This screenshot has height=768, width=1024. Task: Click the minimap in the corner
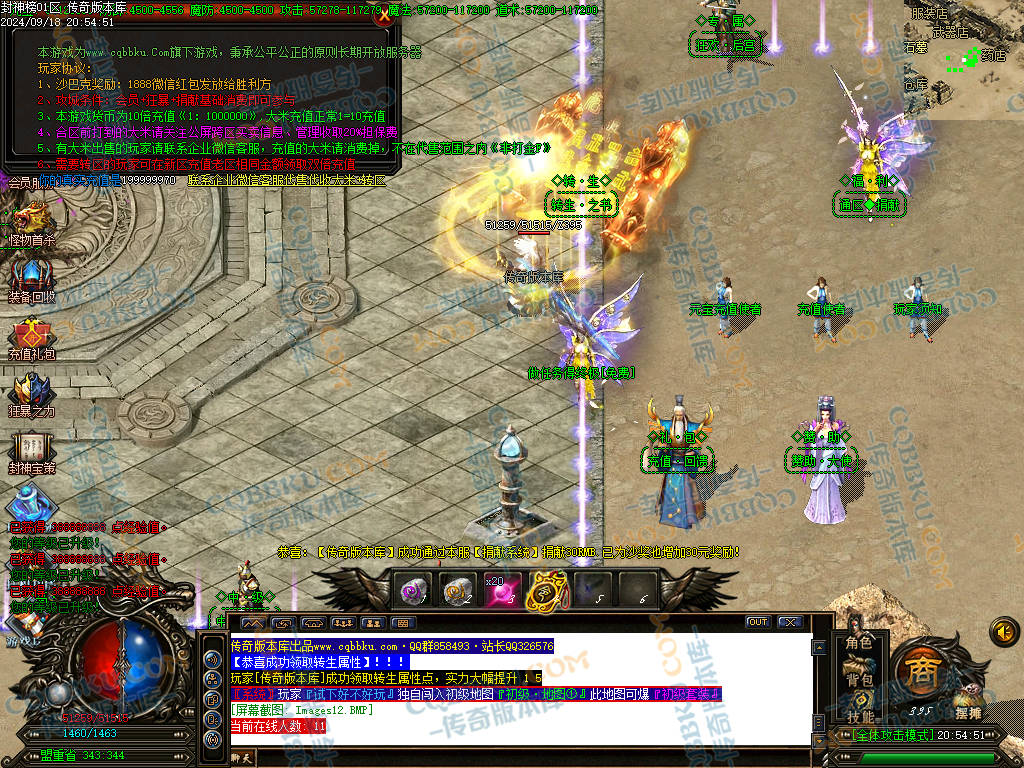962,55
